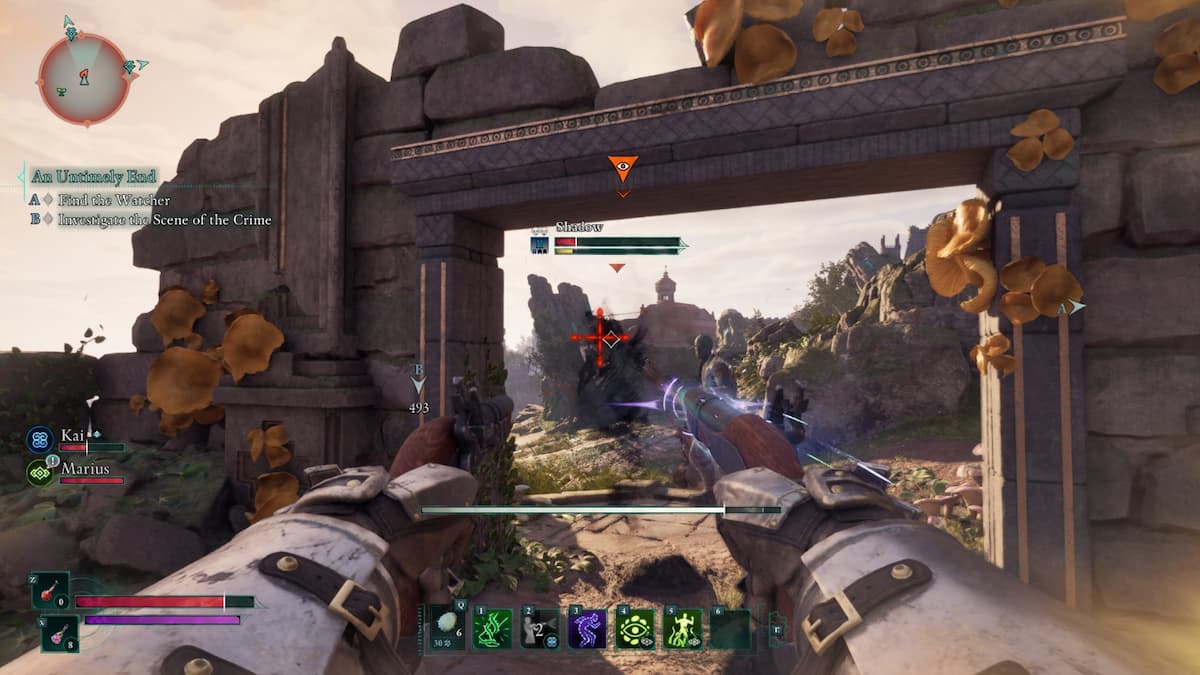The height and width of the screenshot is (675, 1200).
Task: Use the white throwable item in slot Q
Action: point(447,628)
